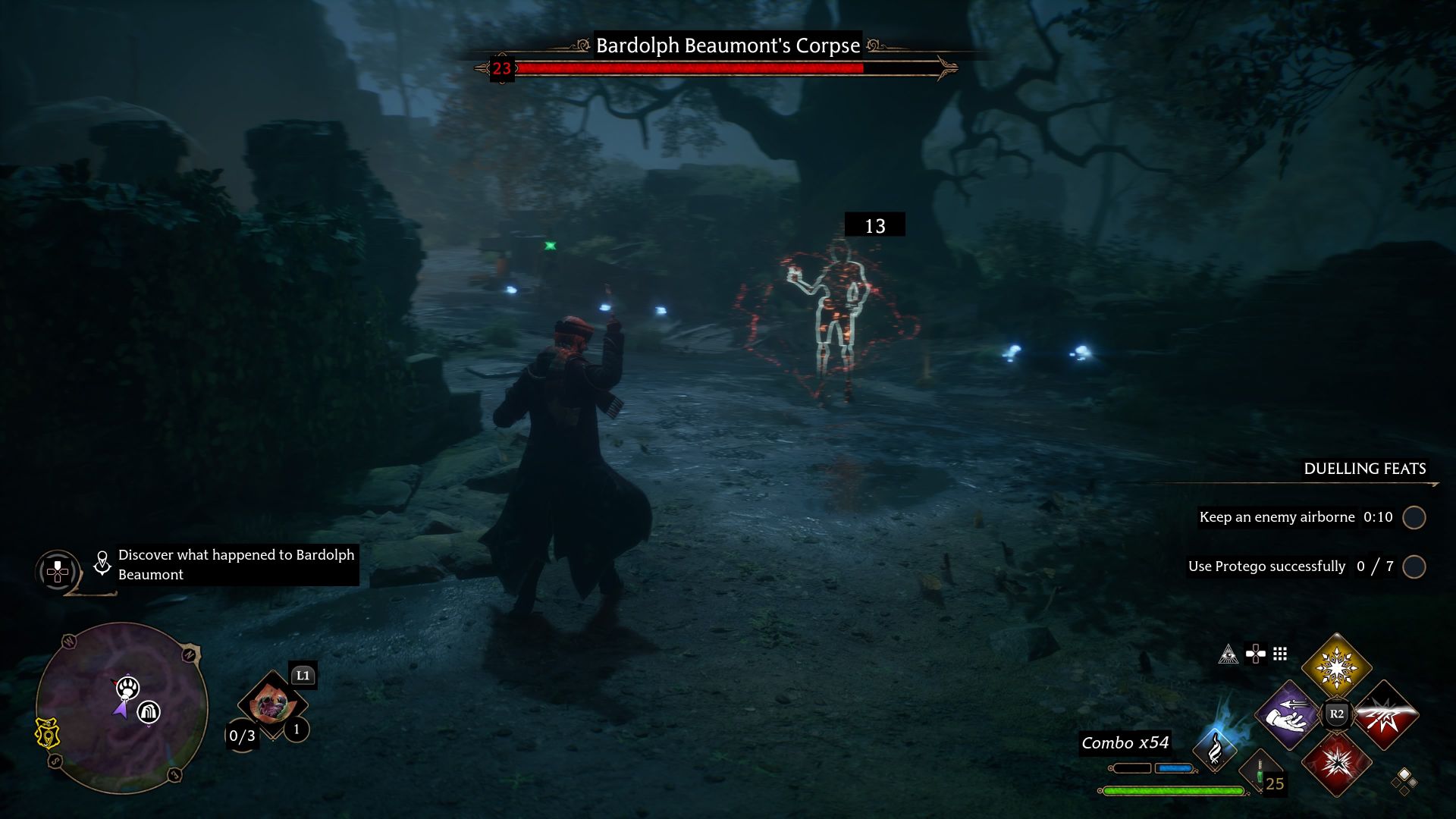Select the stone archway marker on minimap
The image size is (1456, 819).
coord(149,712)
